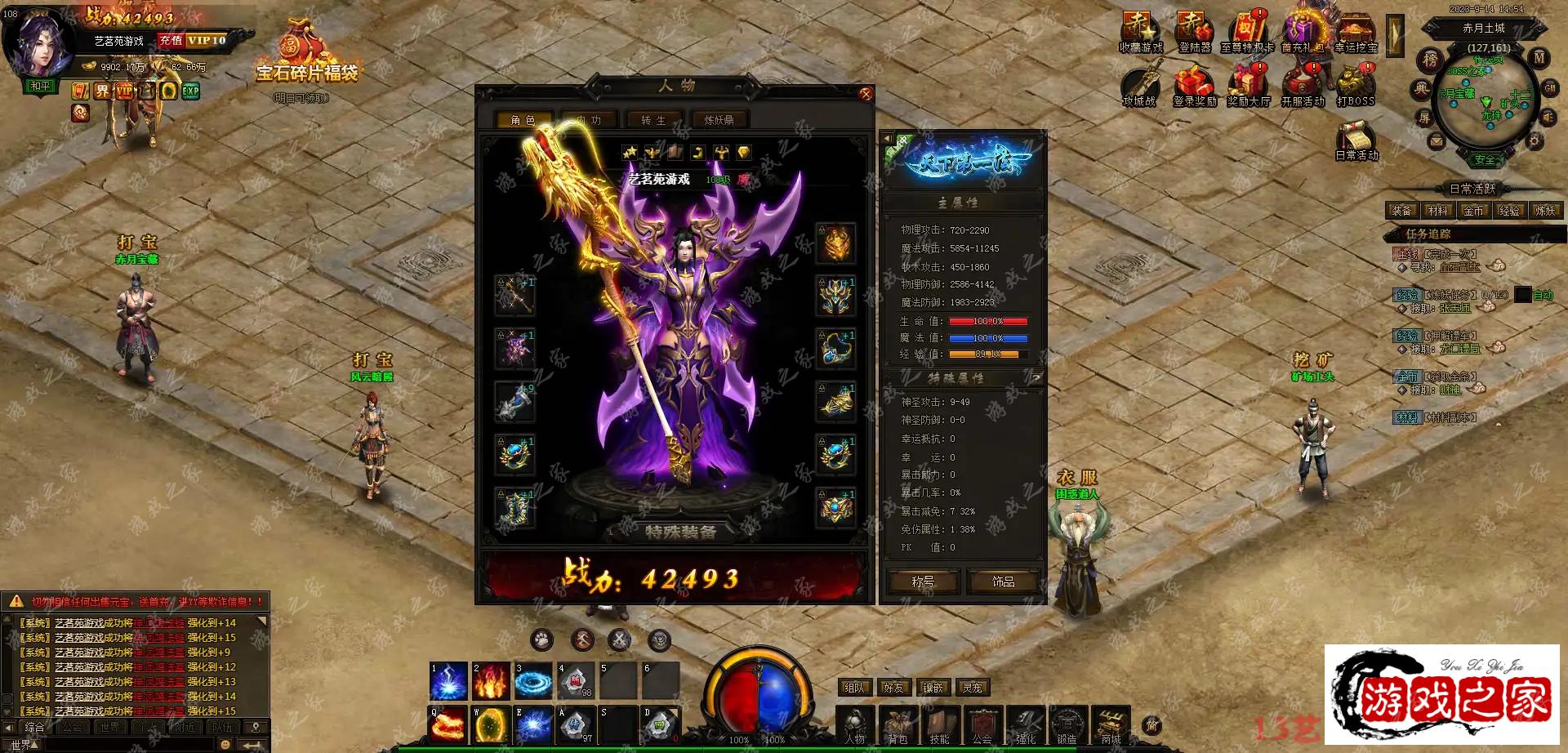Open the mail envelope beside the minimap

point(1436,142)
